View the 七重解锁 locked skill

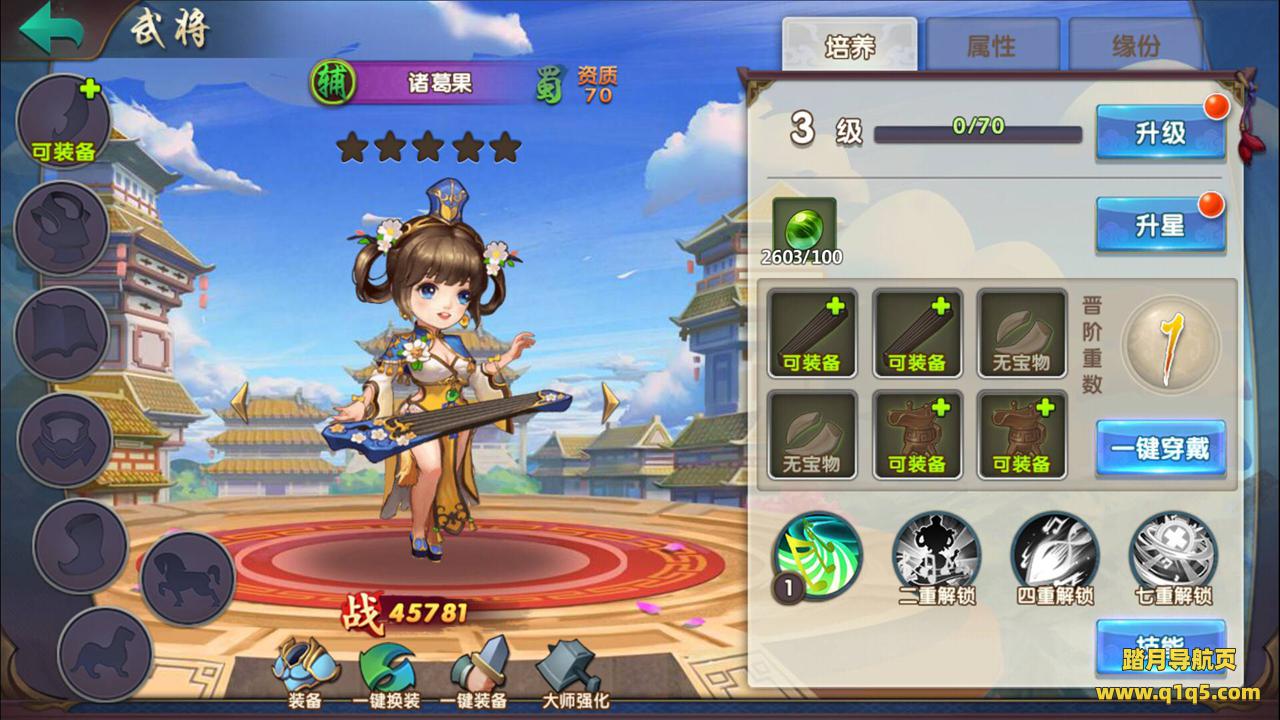coord(1173,555)
